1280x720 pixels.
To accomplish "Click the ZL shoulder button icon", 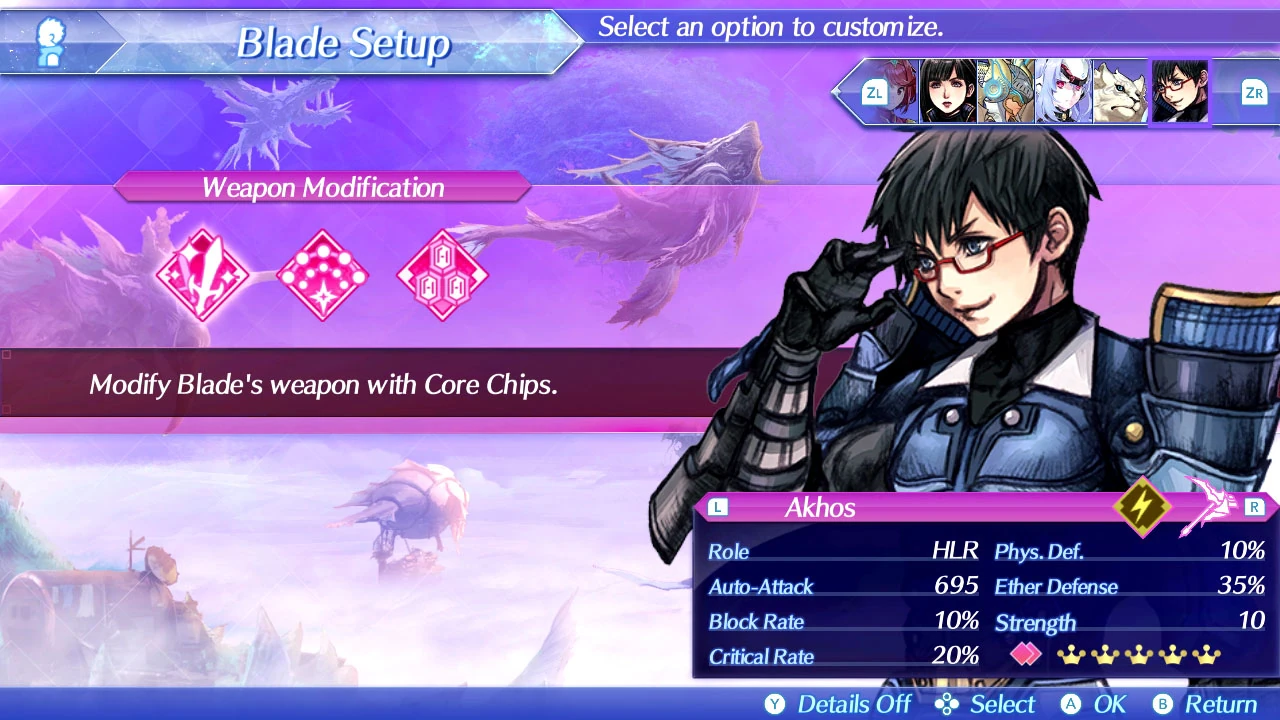I will point(875,92).
